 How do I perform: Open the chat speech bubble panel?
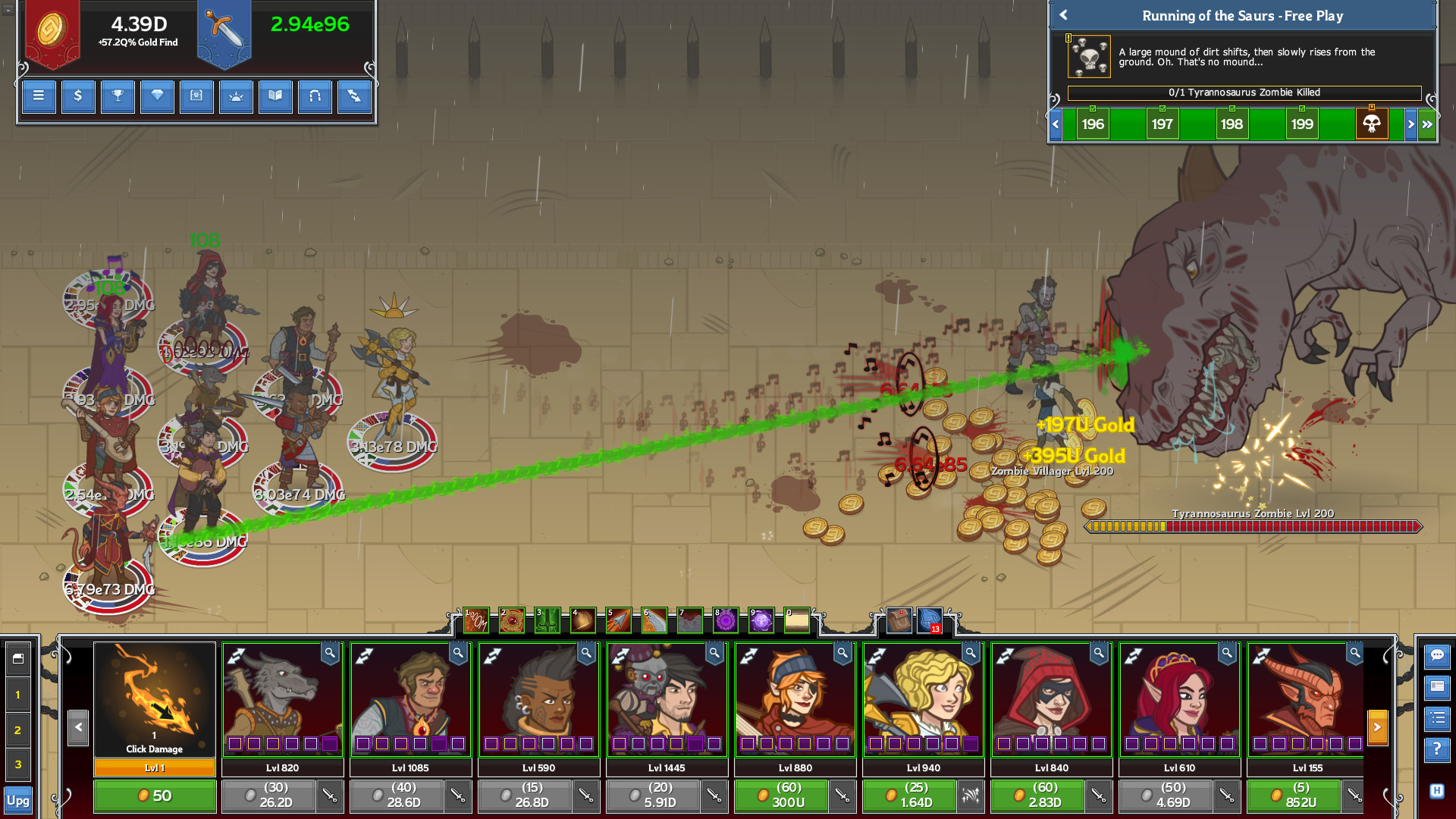pos(1437,656)
